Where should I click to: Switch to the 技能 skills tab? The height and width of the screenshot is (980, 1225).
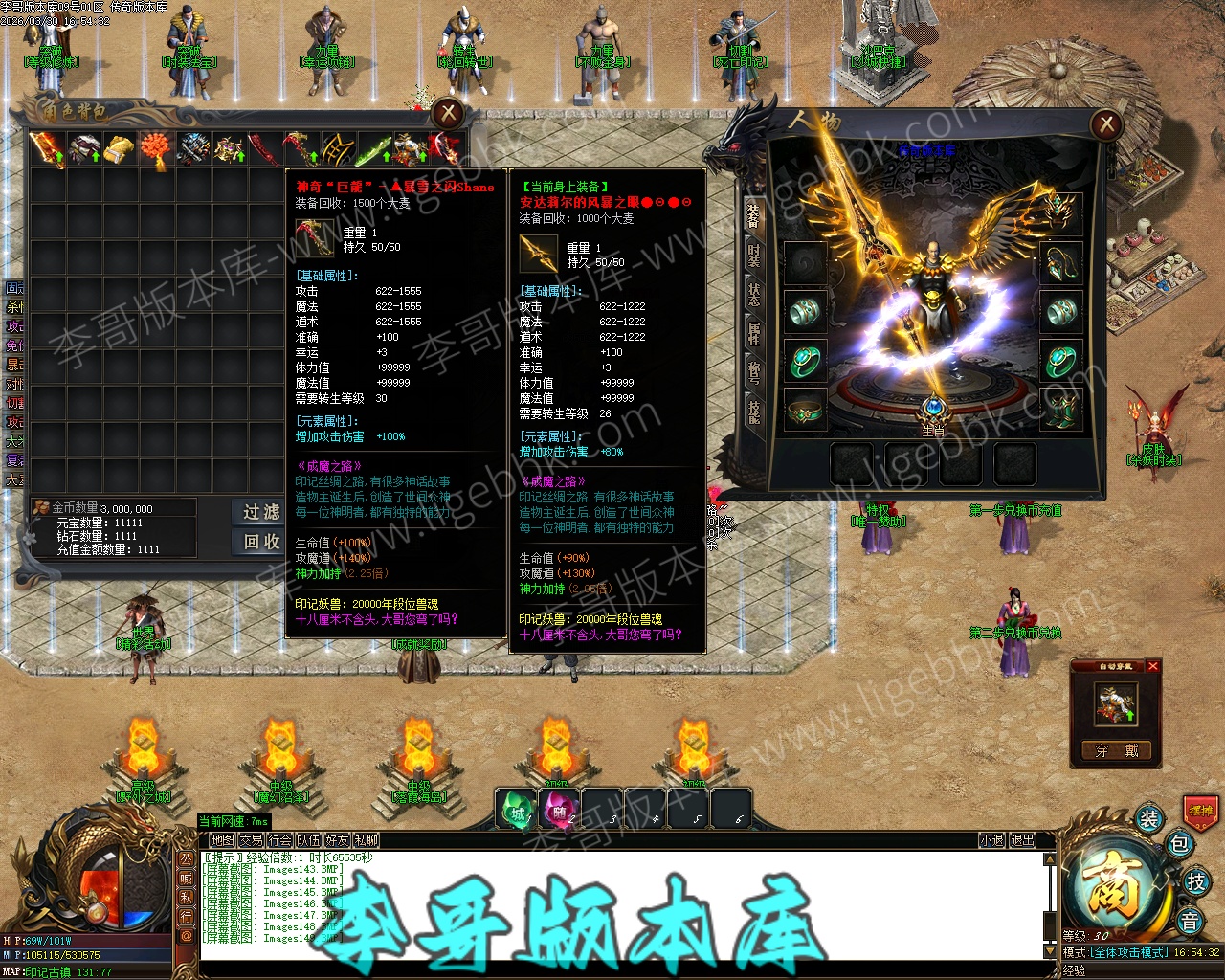tap(754, 411)
